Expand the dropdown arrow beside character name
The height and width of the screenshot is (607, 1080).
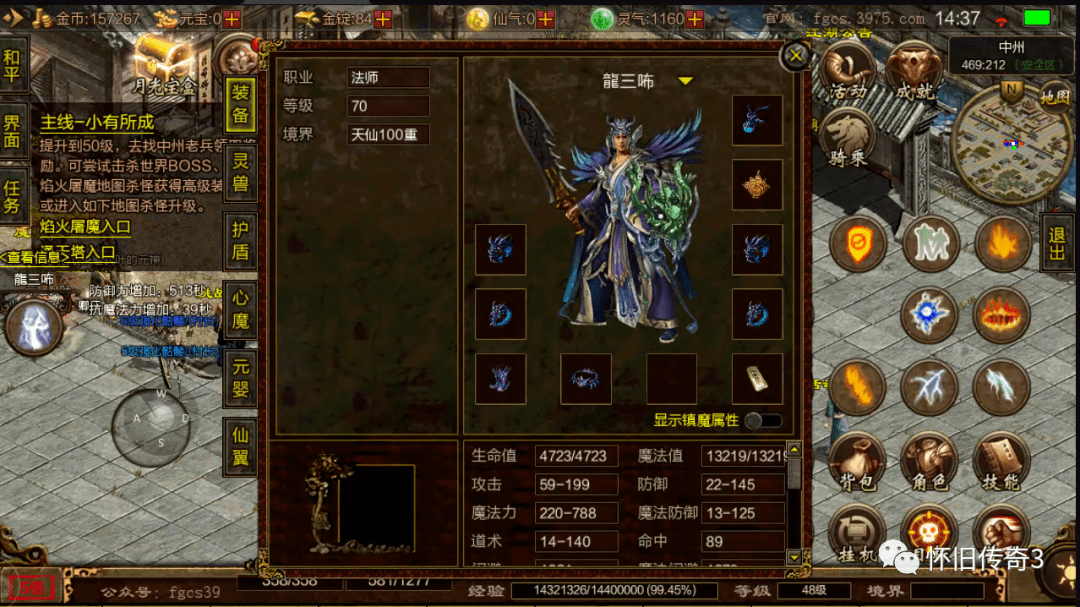coord(686,81)
